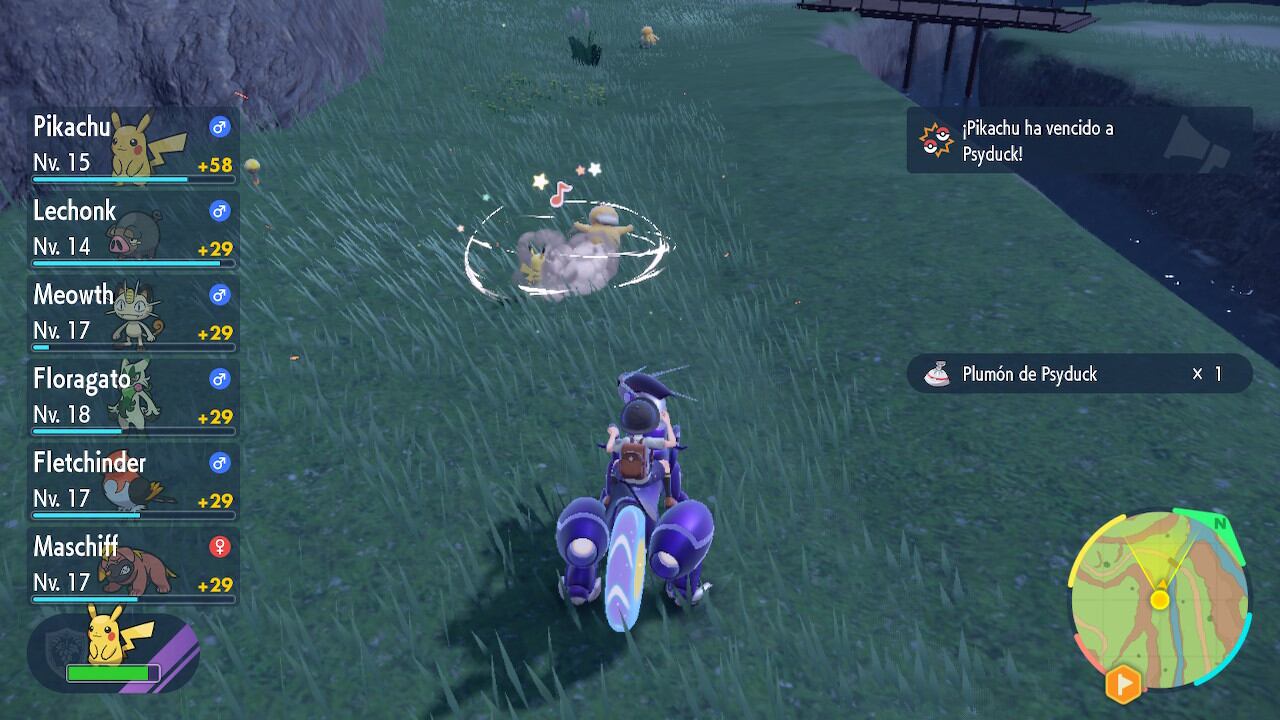1280x720 pixels.
Task: Choose Maschiff from the party list
Action: point(133,565)
